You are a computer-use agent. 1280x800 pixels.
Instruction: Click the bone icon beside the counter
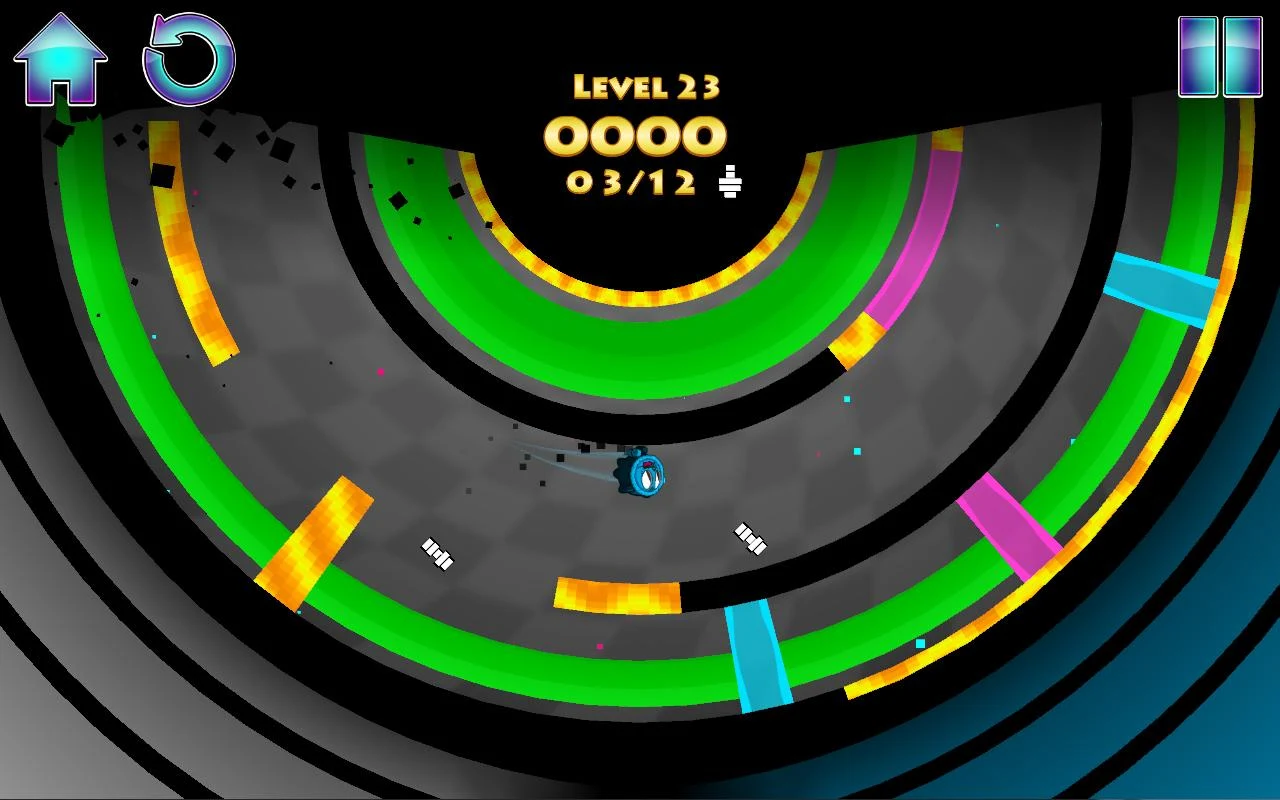728,182
